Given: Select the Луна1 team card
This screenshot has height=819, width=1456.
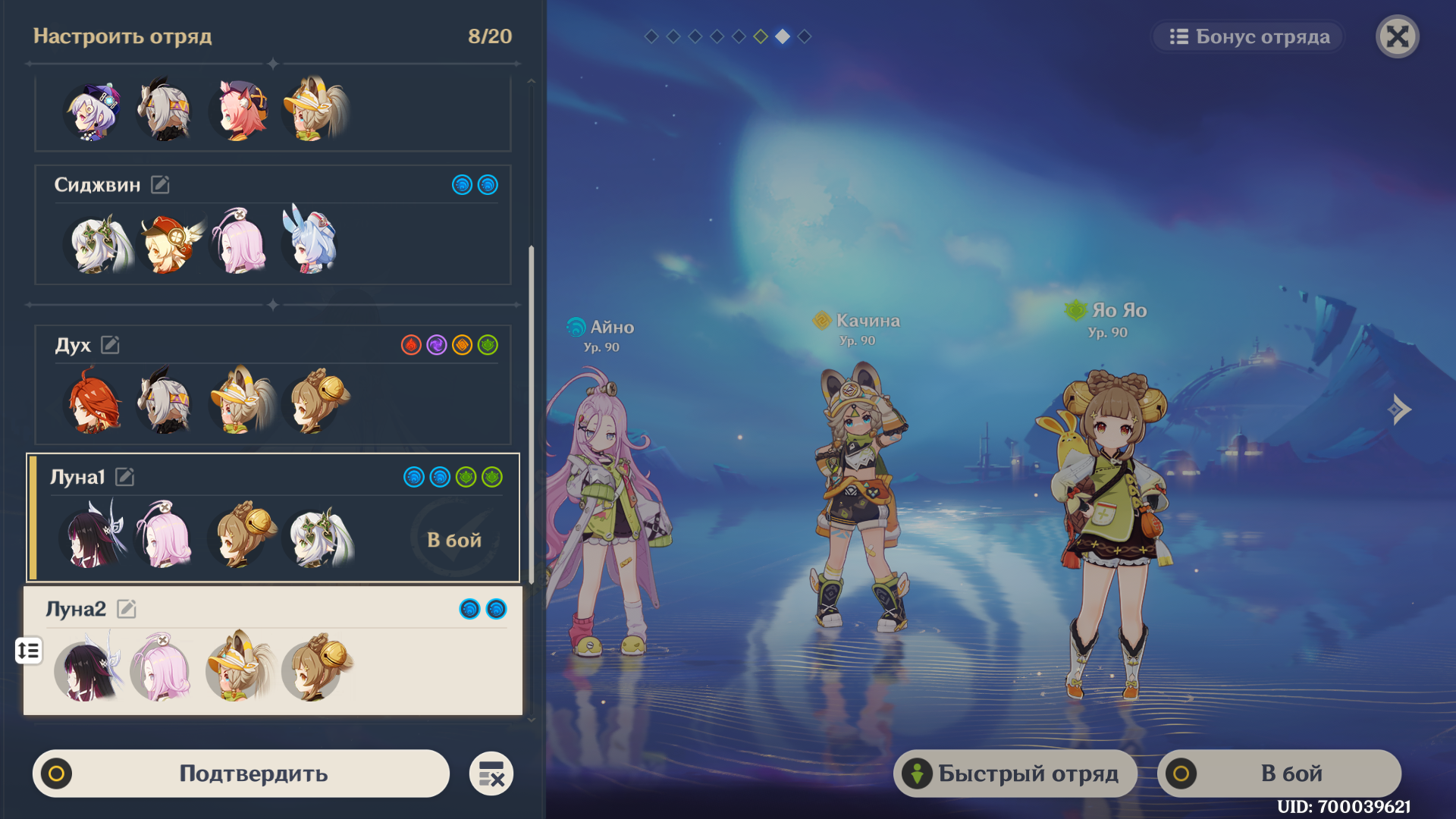Looking at the screenshot, I should click(x=273, y=518).
